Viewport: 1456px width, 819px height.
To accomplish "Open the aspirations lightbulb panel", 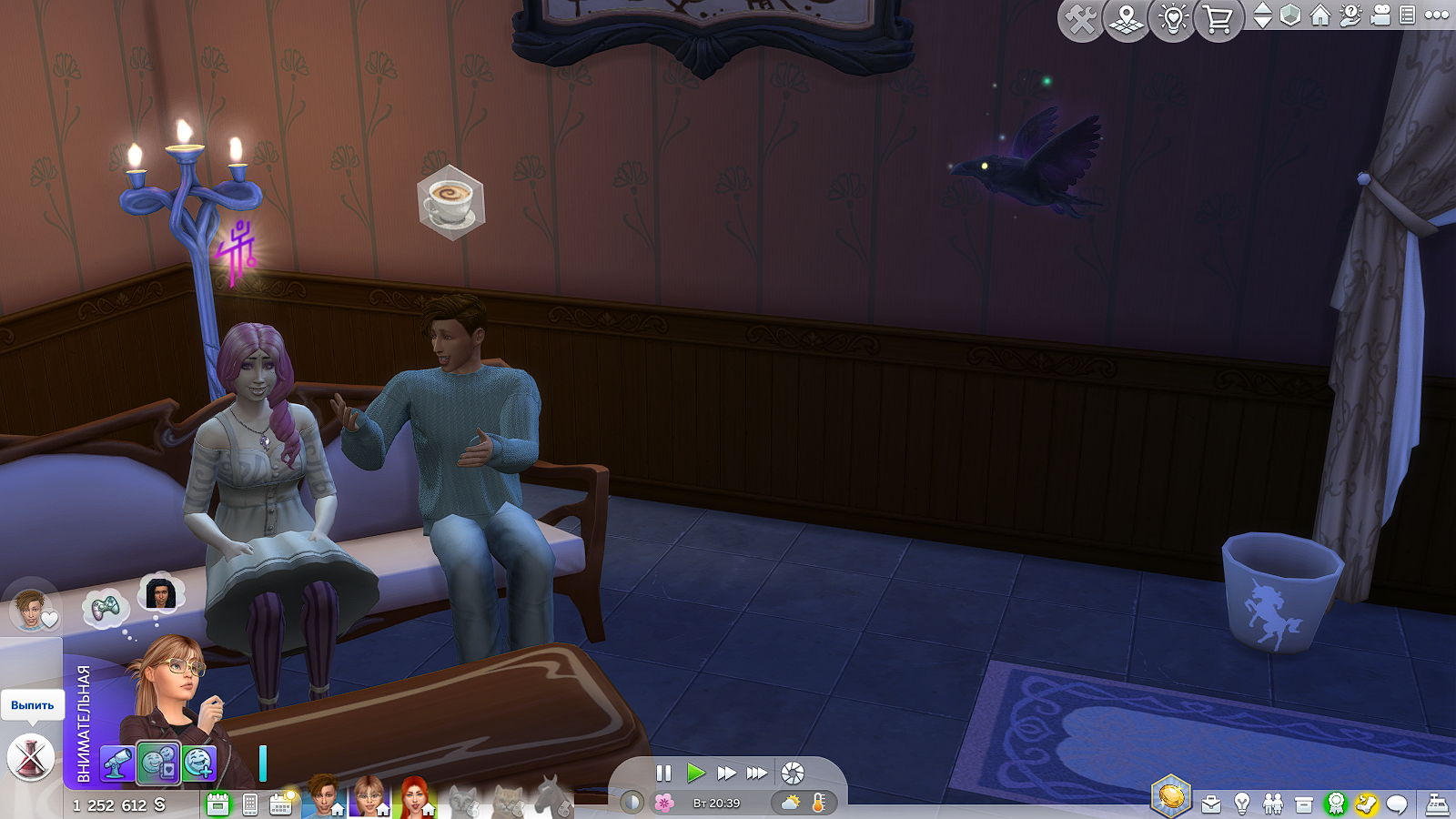I will point(1242,804).
